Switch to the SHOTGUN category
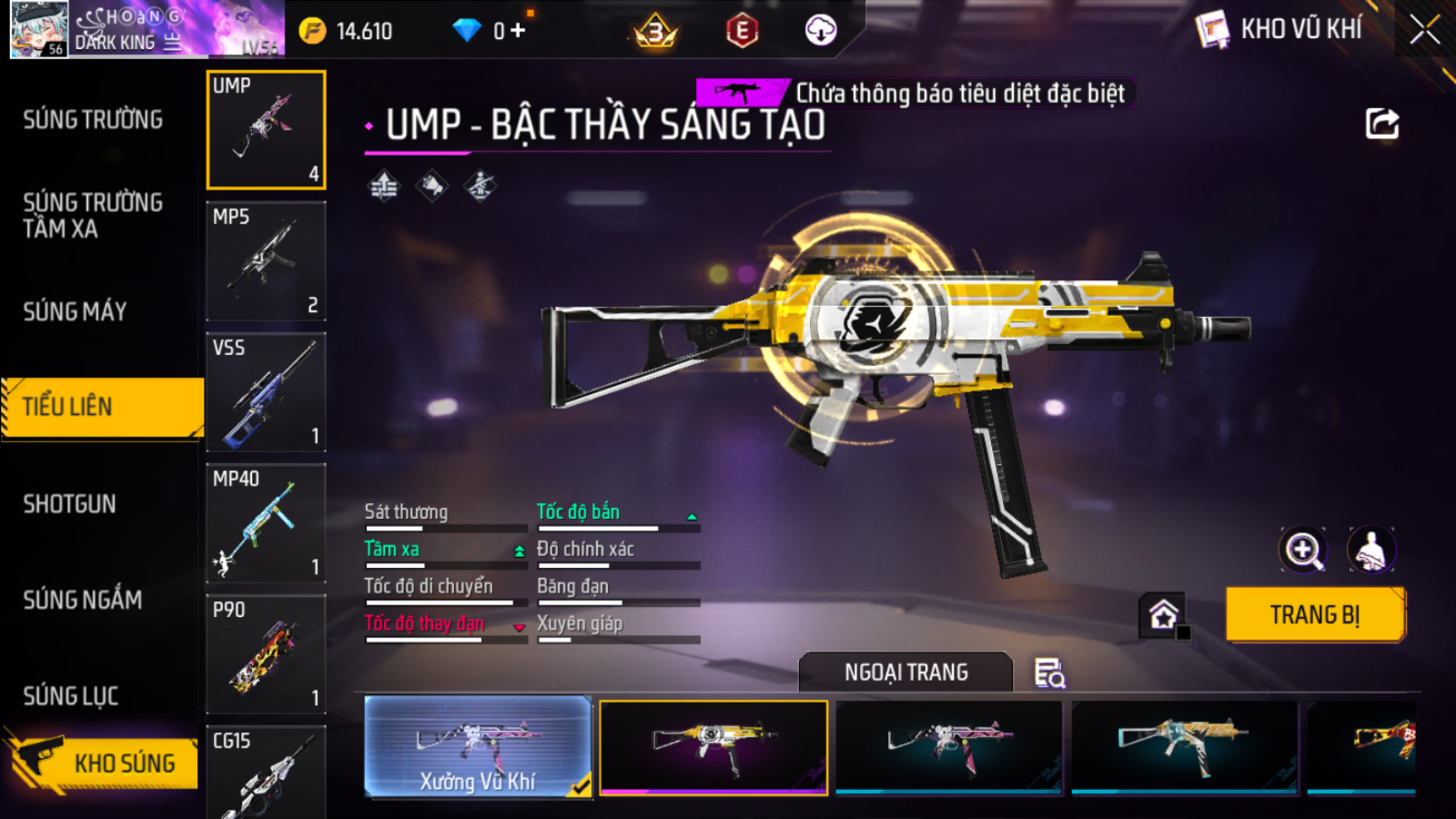The width and height of the screenshot is (1456, 819). click(x=70, y=504)
